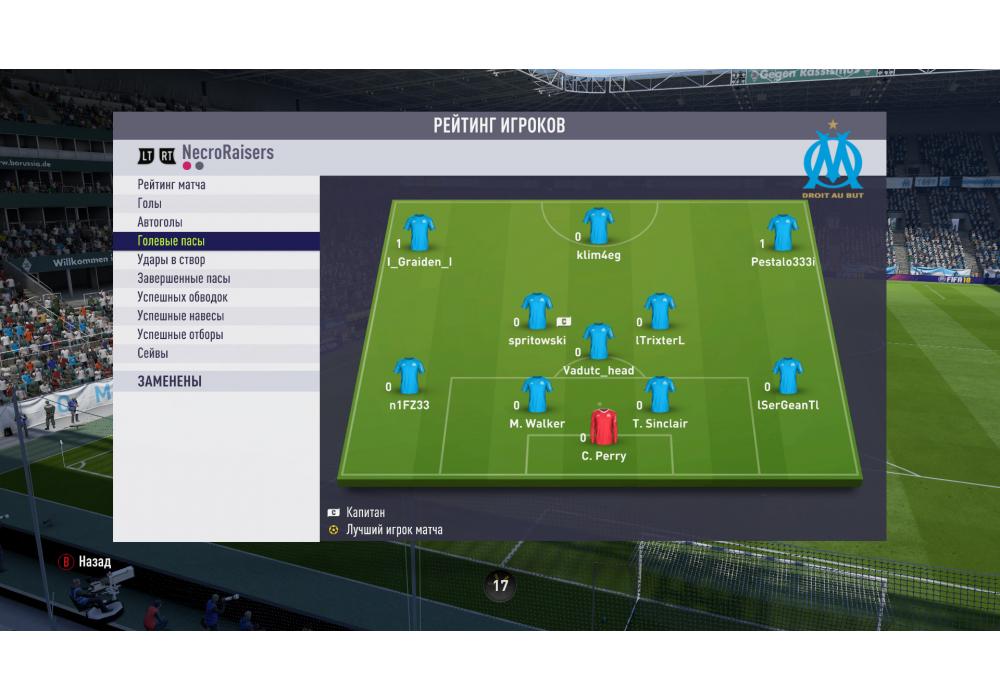Click player T. Sinclair's shirt
This screenshot has height=700, width=1000.
pyautogui.click(x=659, y=396)
